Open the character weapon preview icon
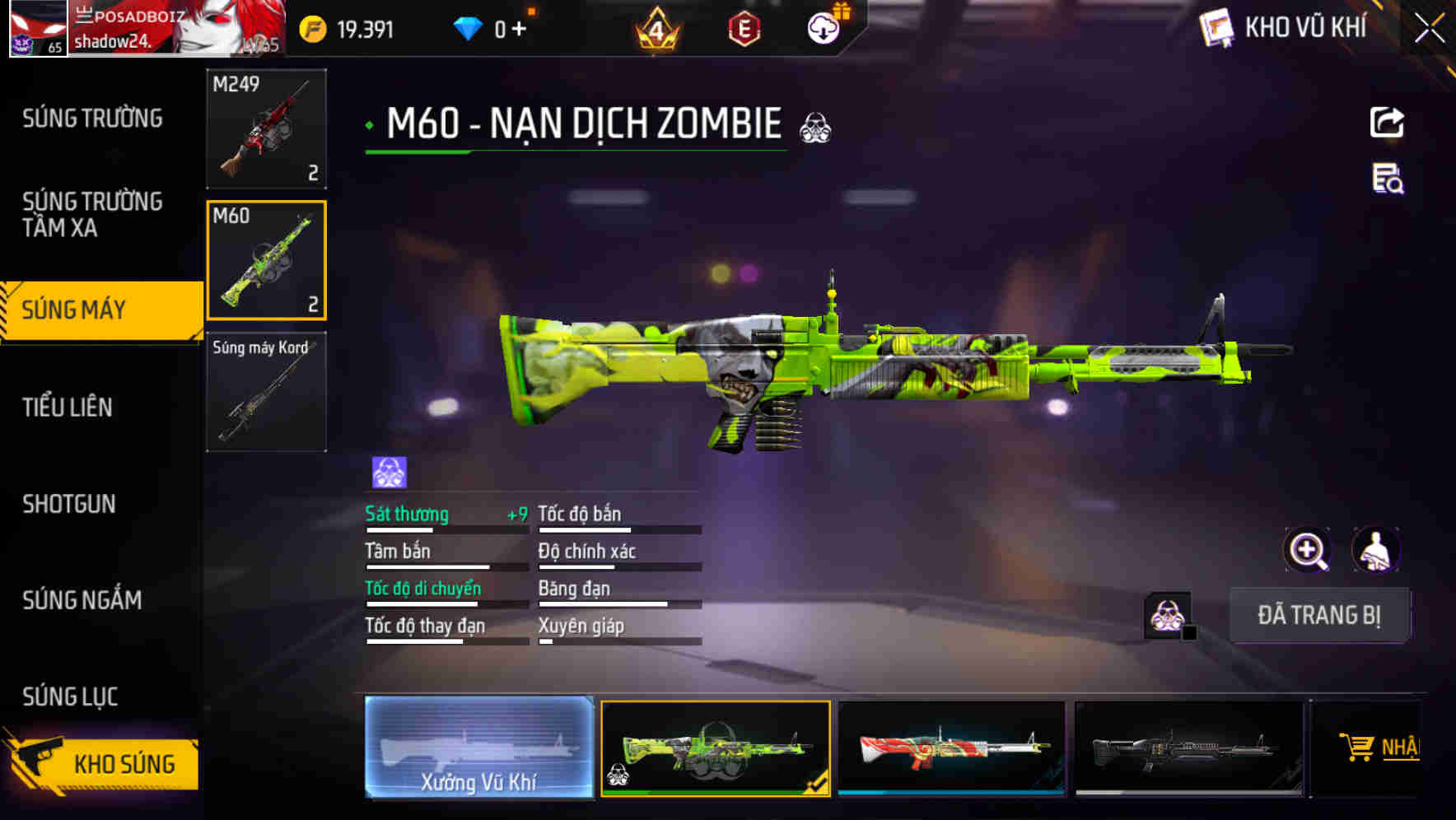This screenshot has width=1456, height=820. [1377, 549]
